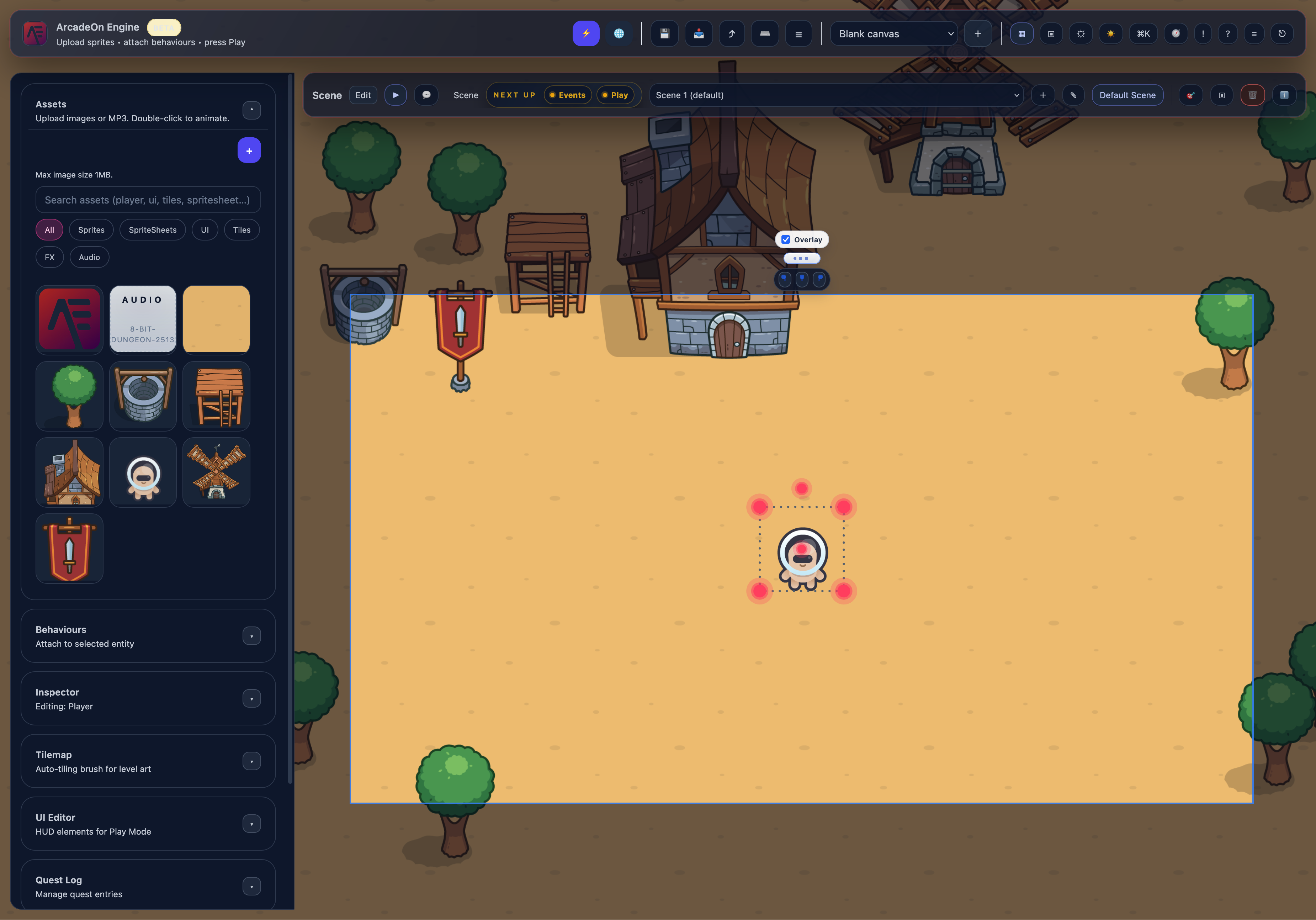Select the Play option next to NEXT UP

tap(616, 95)
